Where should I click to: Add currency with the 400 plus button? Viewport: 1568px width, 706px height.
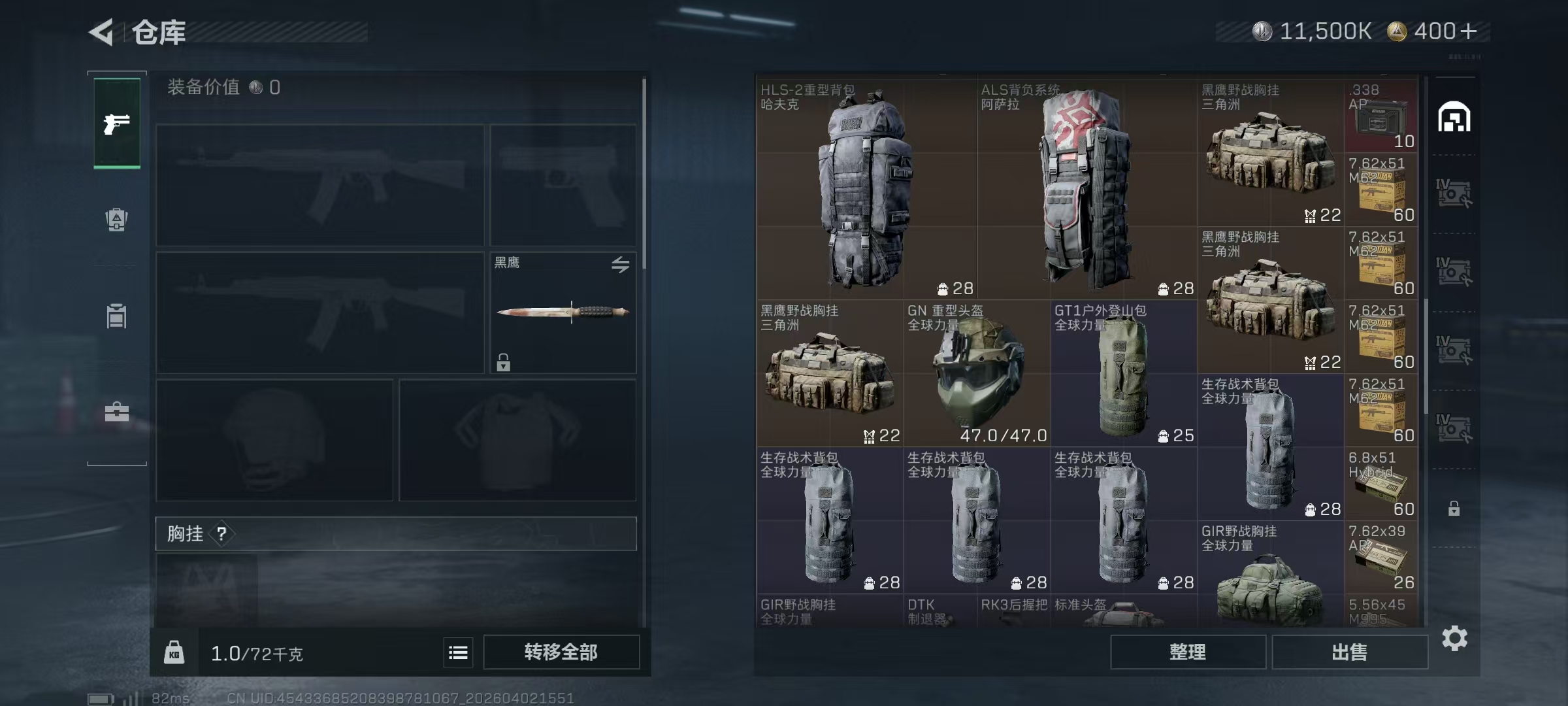[1468, 31]
